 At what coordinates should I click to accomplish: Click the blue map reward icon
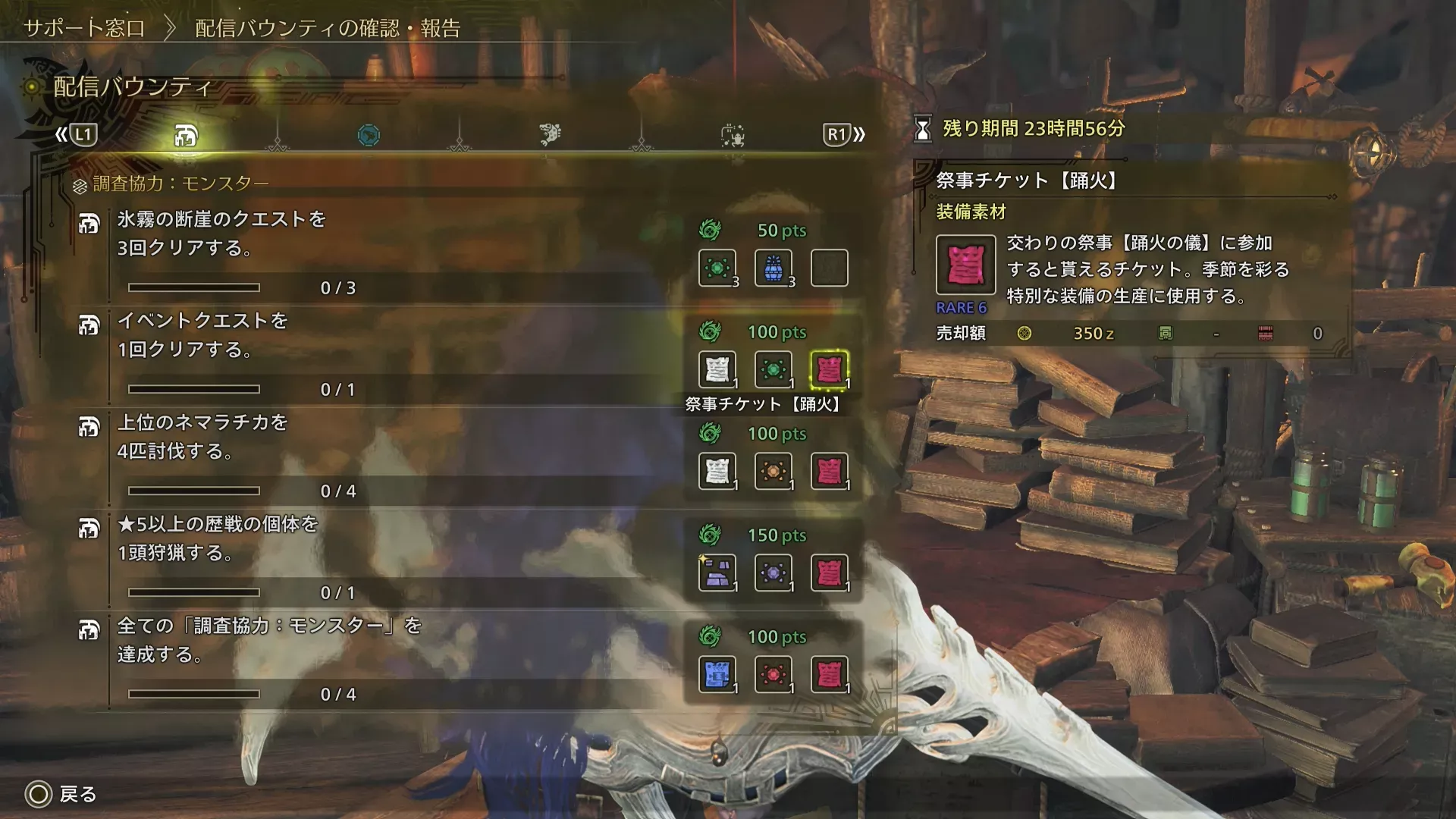716,673
